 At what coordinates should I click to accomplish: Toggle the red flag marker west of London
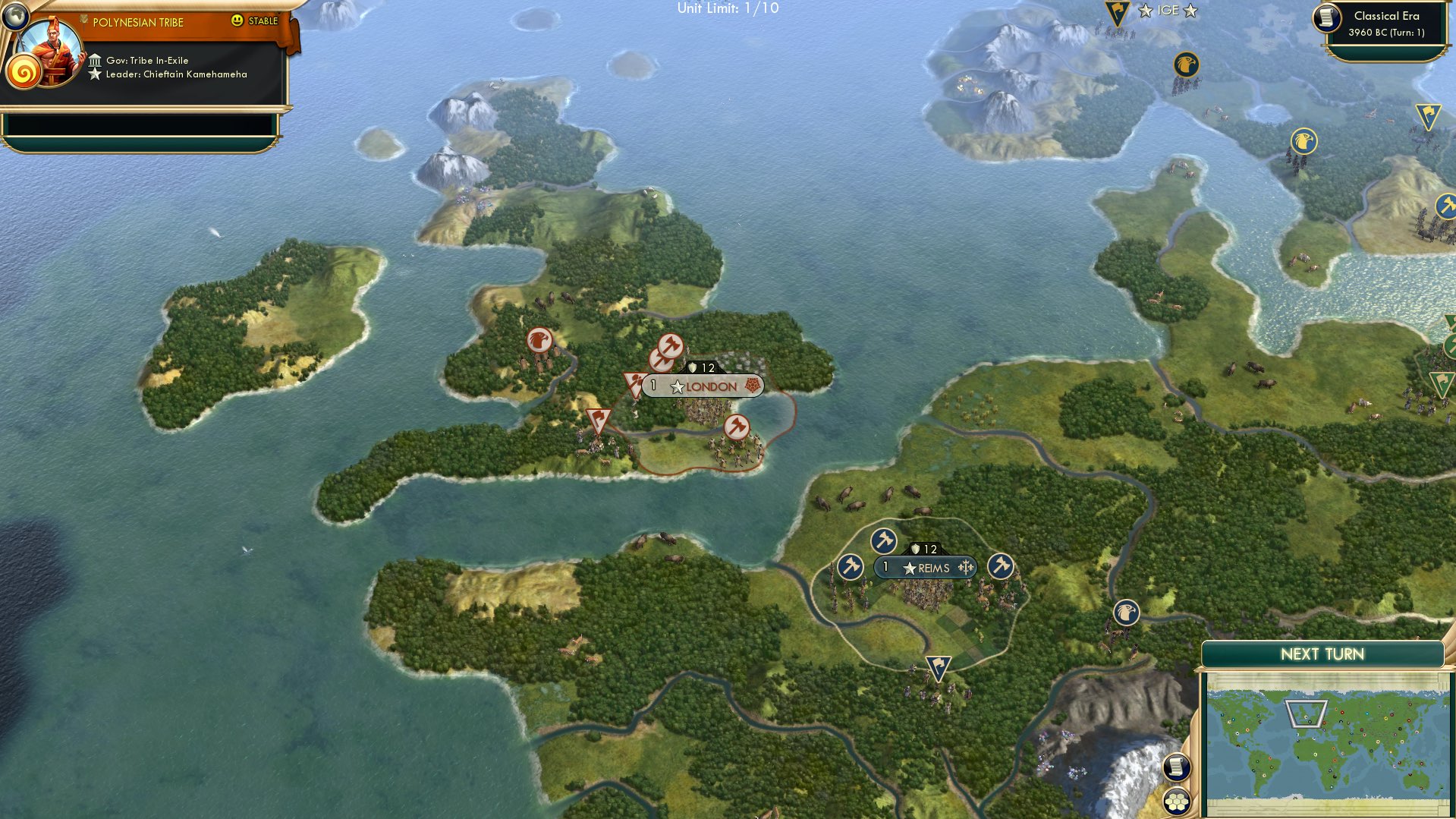(x=597, y=420)
